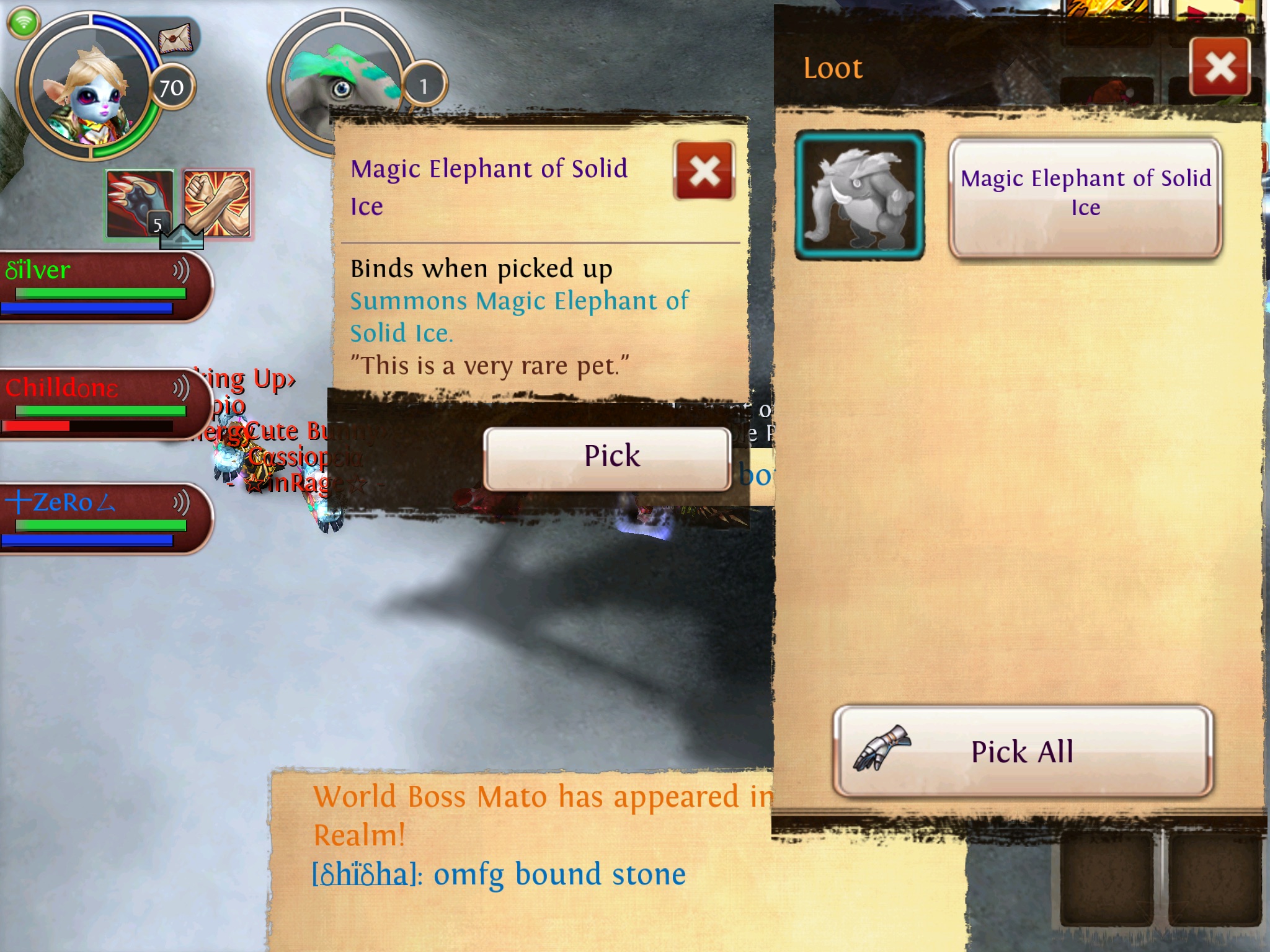Select party member ZeRo
The image size is (1270, 952).
tap(99, 518)
